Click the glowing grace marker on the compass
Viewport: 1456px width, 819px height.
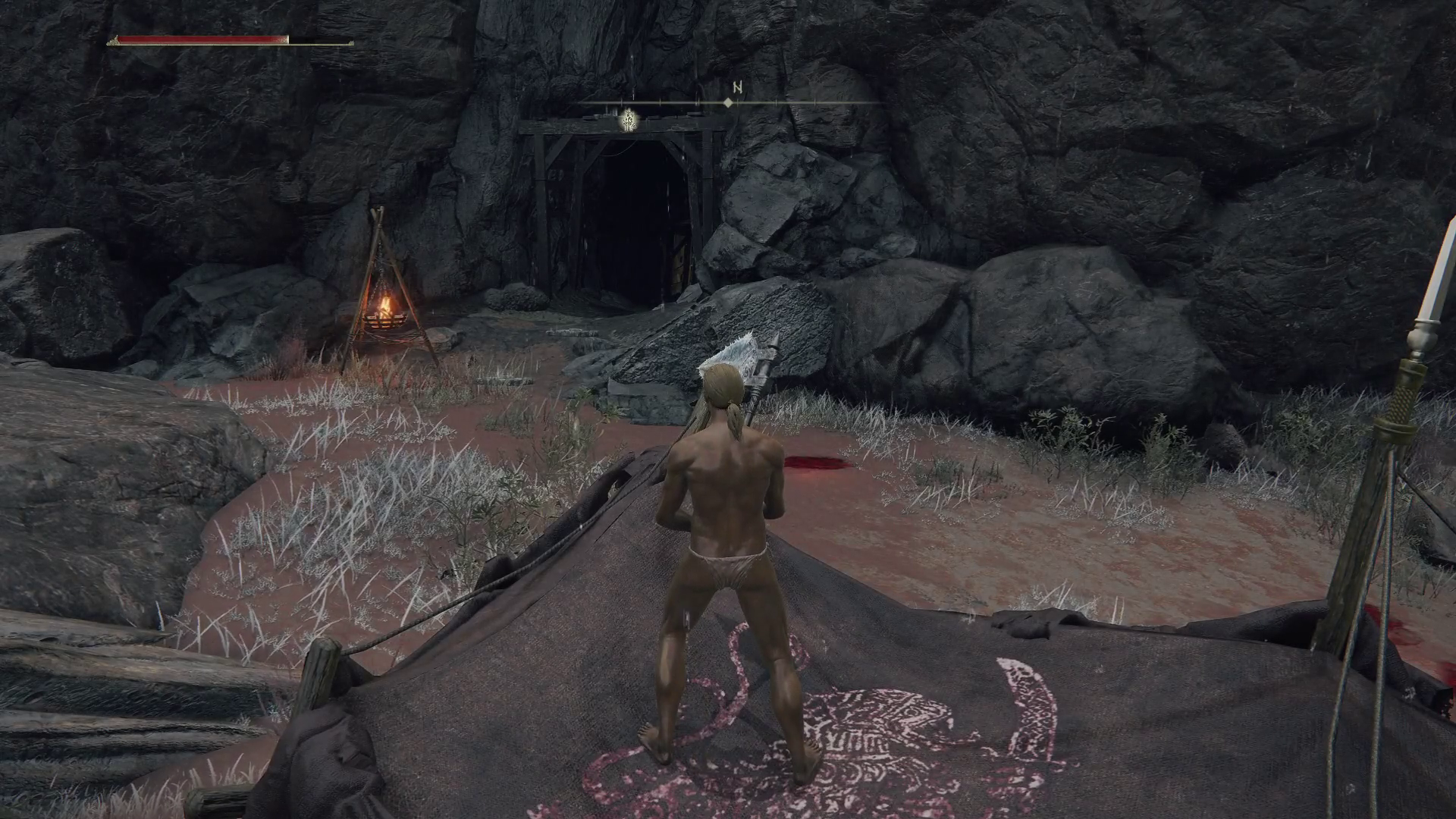[628, 120]
